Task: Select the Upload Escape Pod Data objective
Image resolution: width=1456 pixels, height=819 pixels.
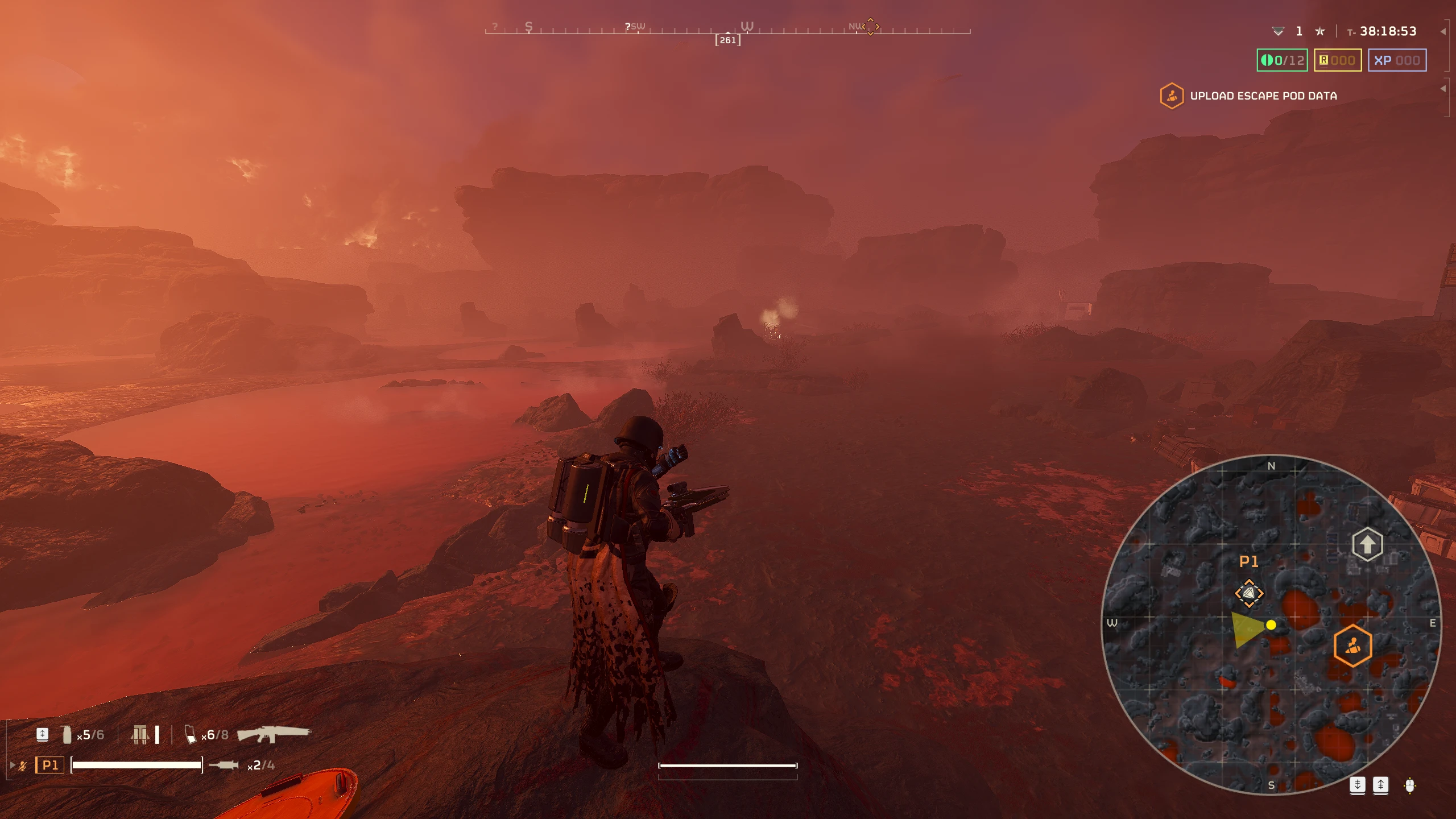Action: coord(1263,96)
